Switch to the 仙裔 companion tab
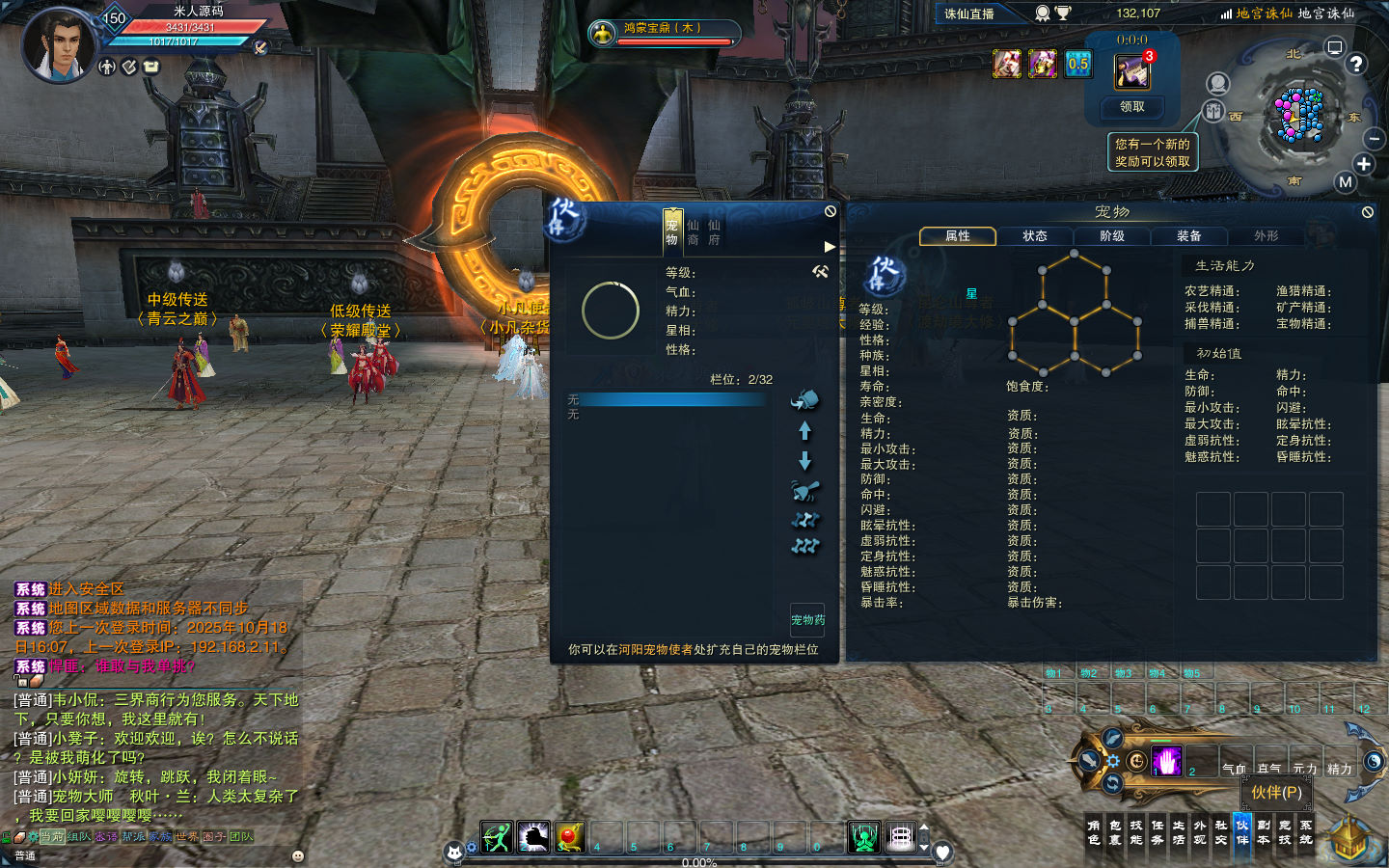This screenshot has height=868, width=1389. (694, 232)
